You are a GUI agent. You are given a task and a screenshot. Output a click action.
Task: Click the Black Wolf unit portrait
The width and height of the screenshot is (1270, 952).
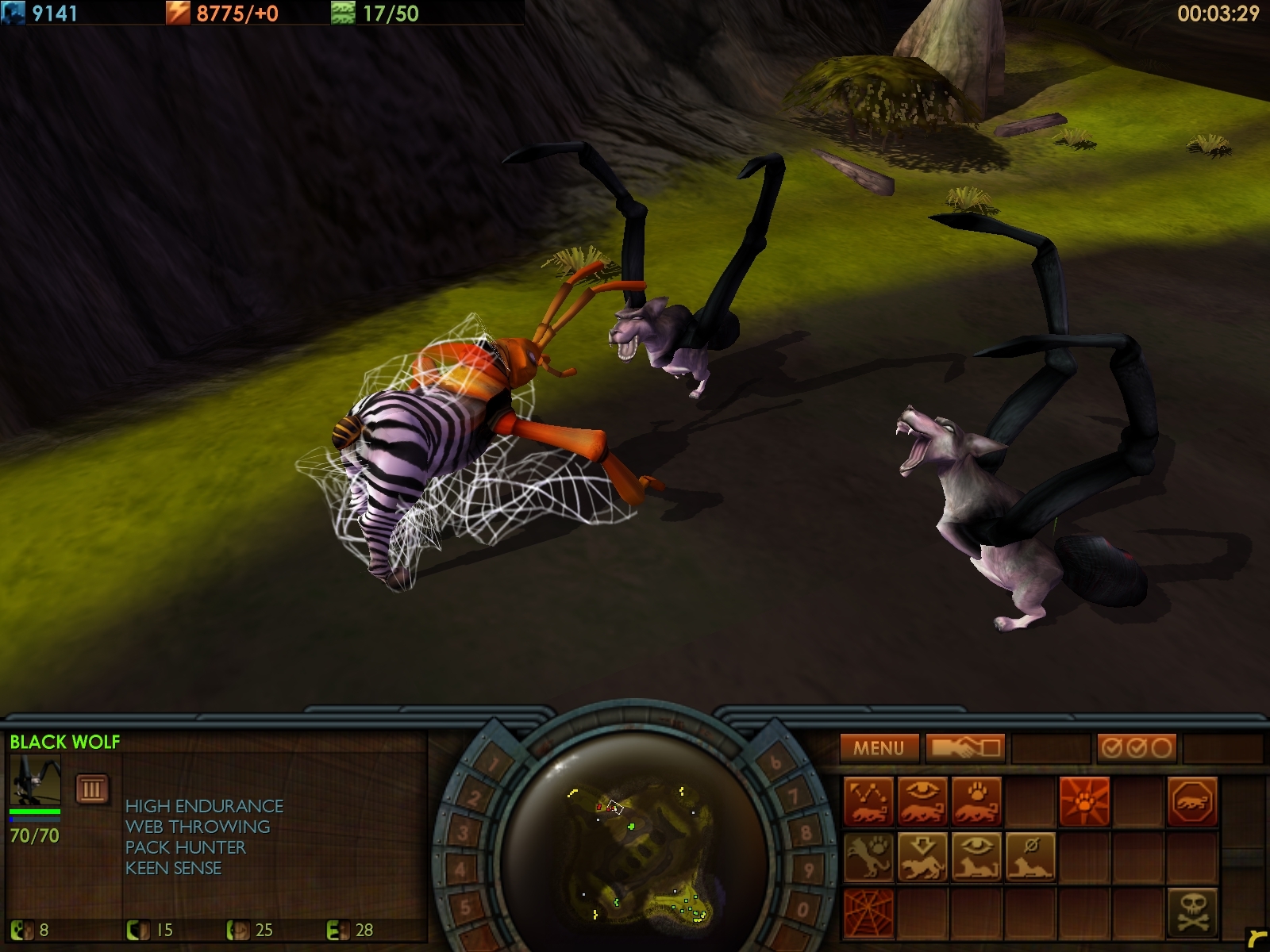[35, 780]
